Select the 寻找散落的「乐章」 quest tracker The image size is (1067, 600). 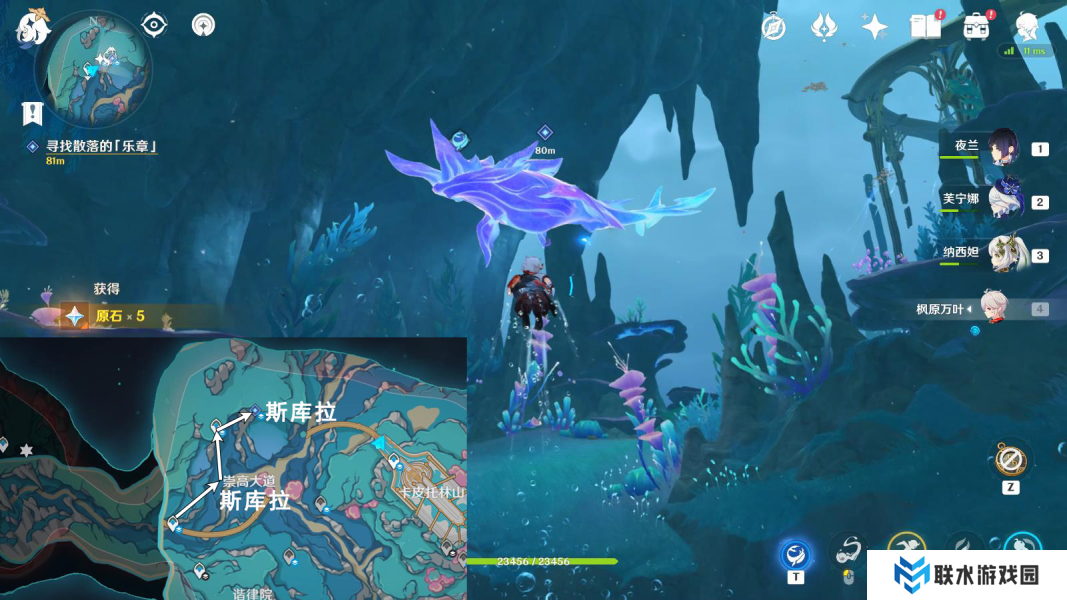[x=101, y=146]
